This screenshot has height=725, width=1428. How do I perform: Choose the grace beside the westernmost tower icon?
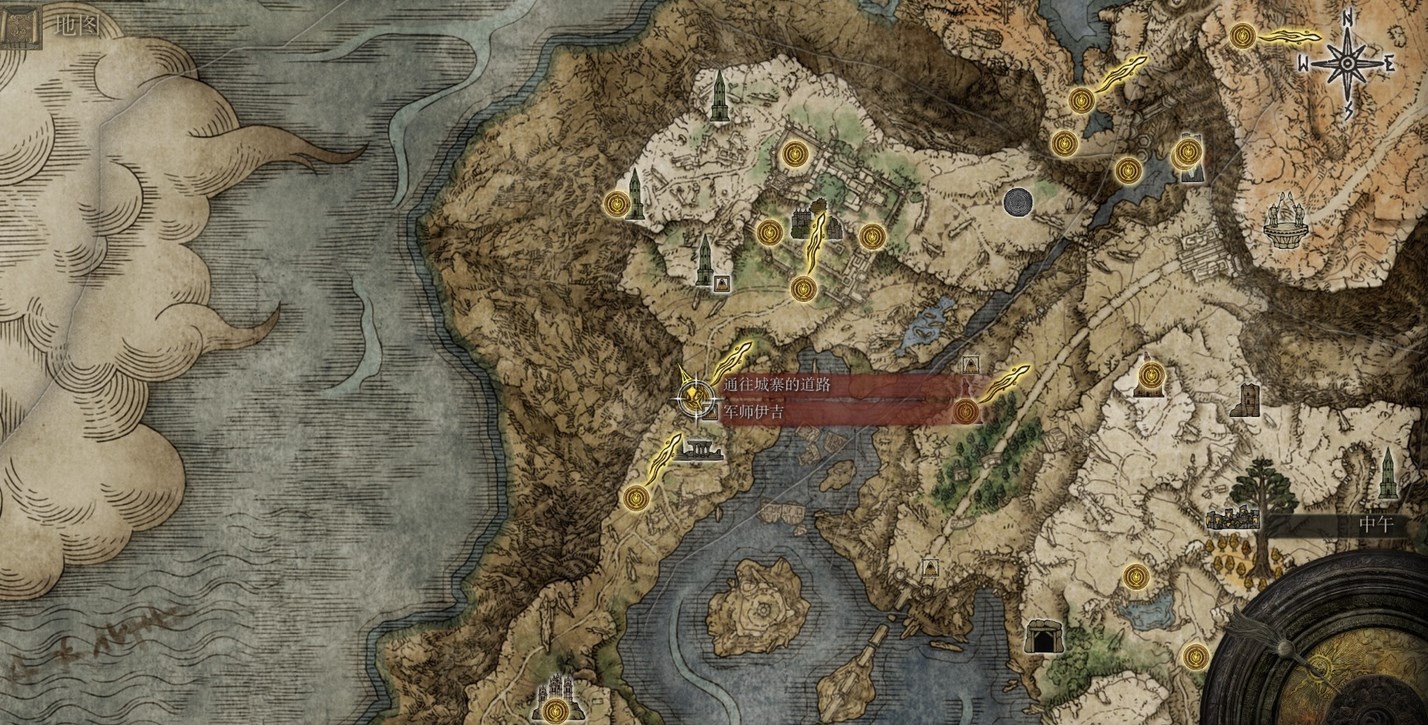click(618, 204)
